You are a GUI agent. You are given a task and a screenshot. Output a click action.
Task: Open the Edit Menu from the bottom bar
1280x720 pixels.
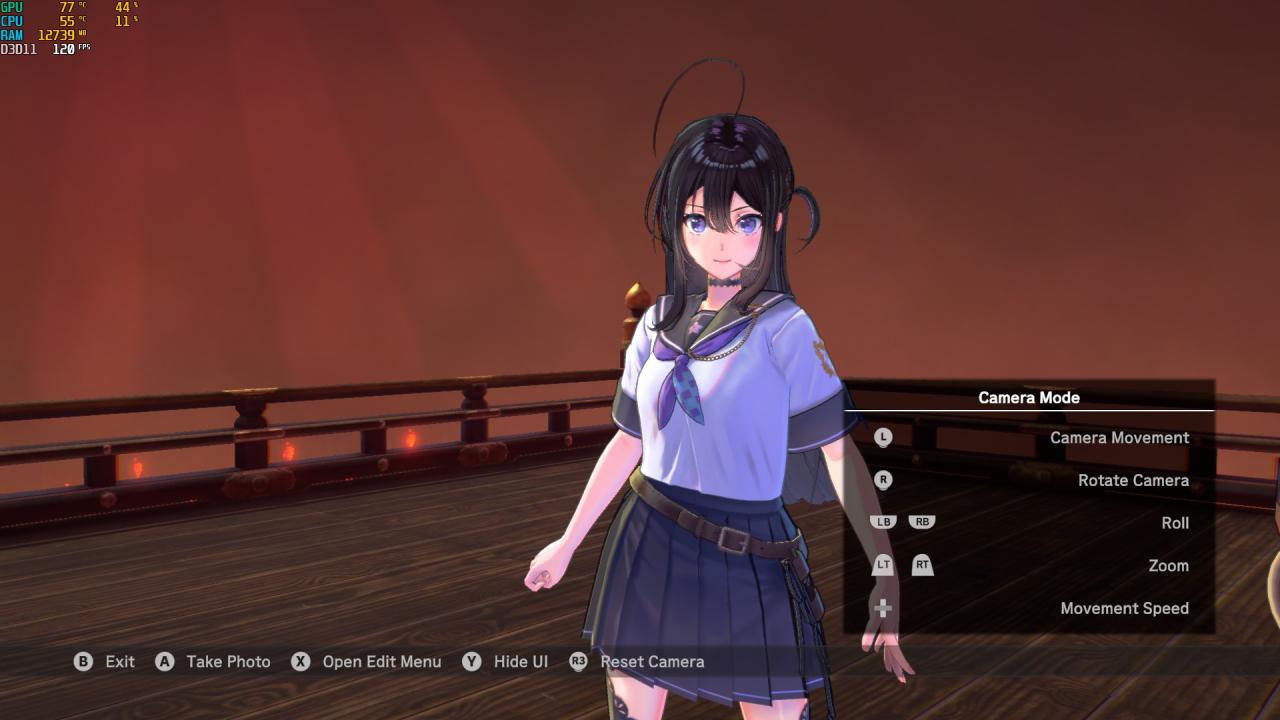(381, 662)
